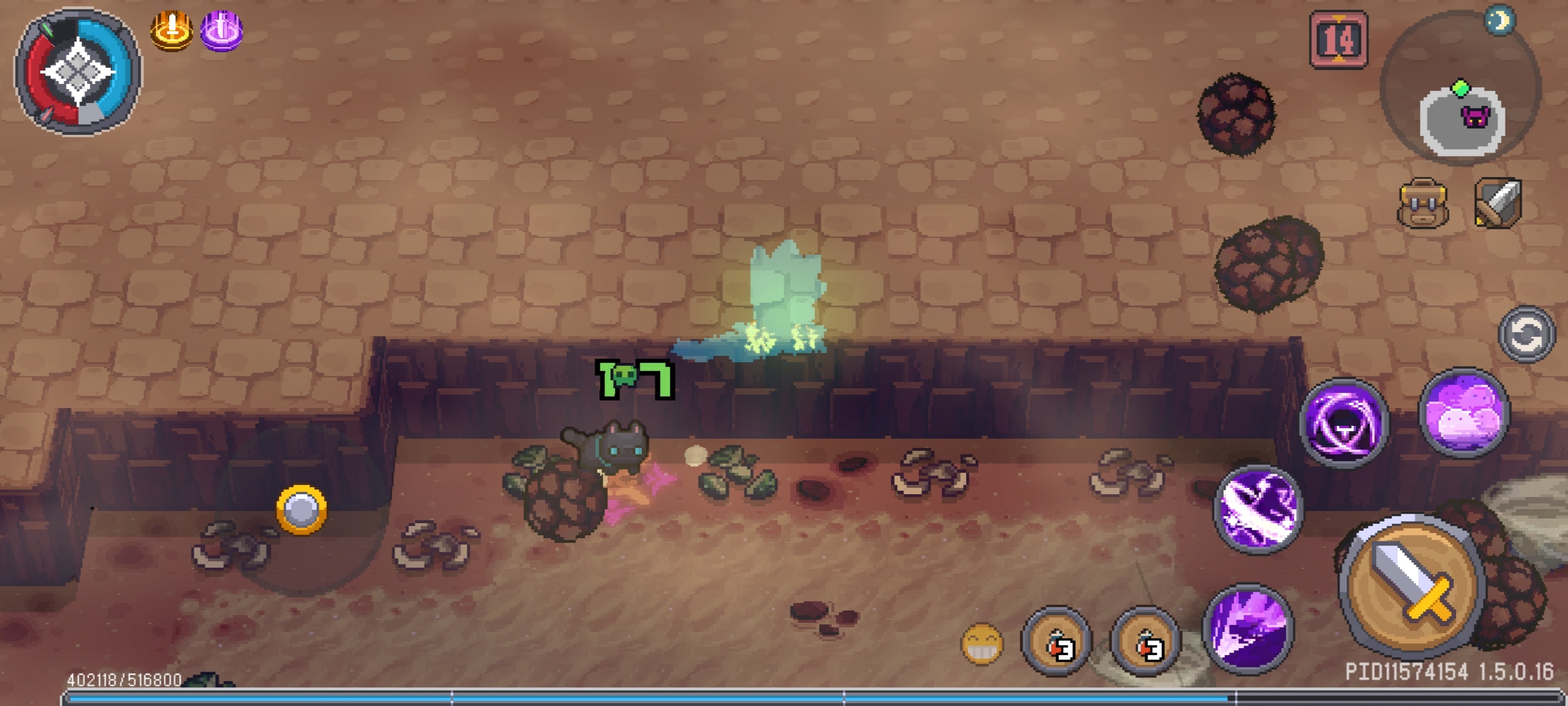Screen dimensions: 1568x706
Task: Open the grinning emoji emote menu
Action: click(x=982, y=643)
